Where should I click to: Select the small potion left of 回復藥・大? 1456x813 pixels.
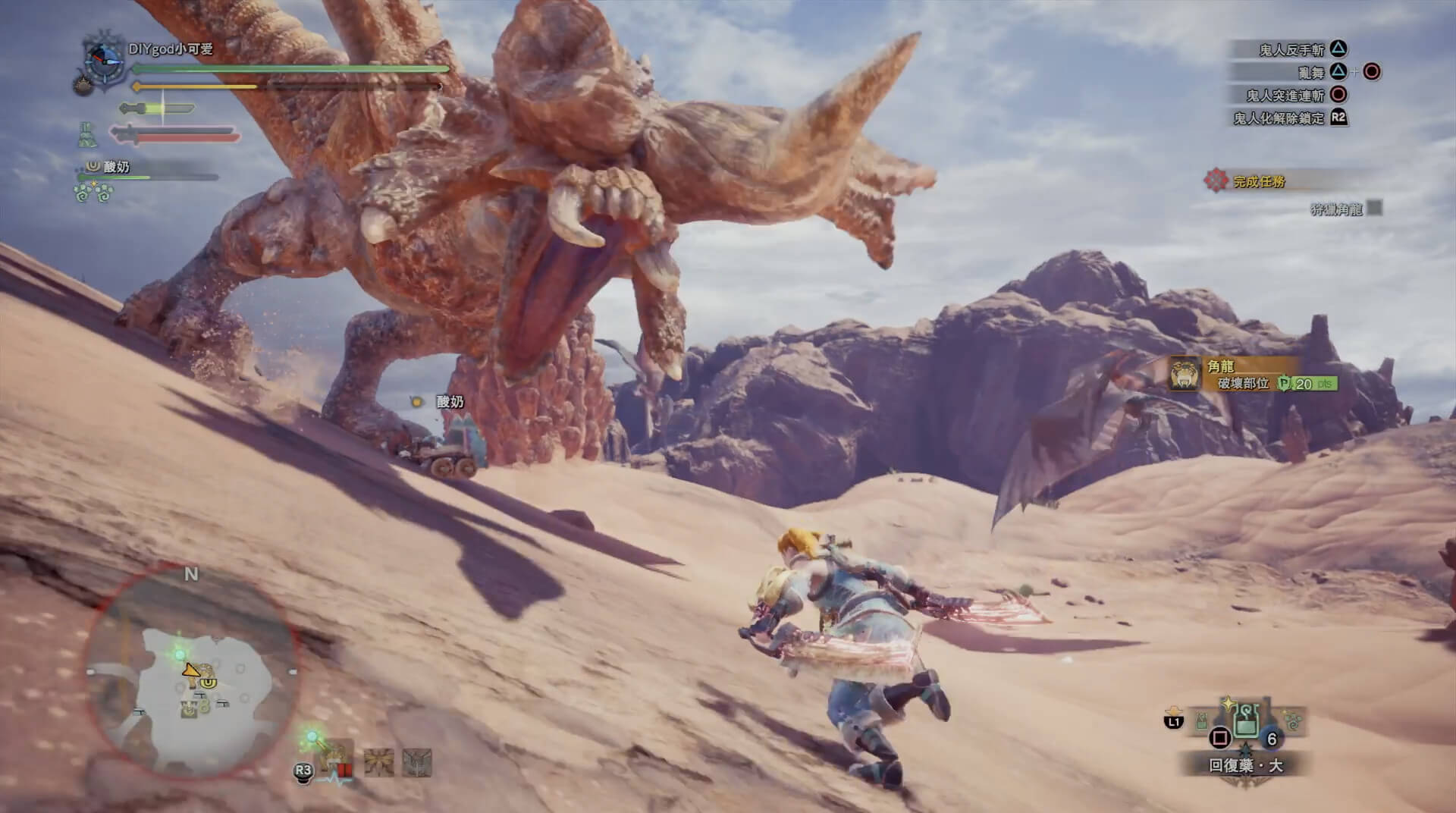(x=1203, y=720)
